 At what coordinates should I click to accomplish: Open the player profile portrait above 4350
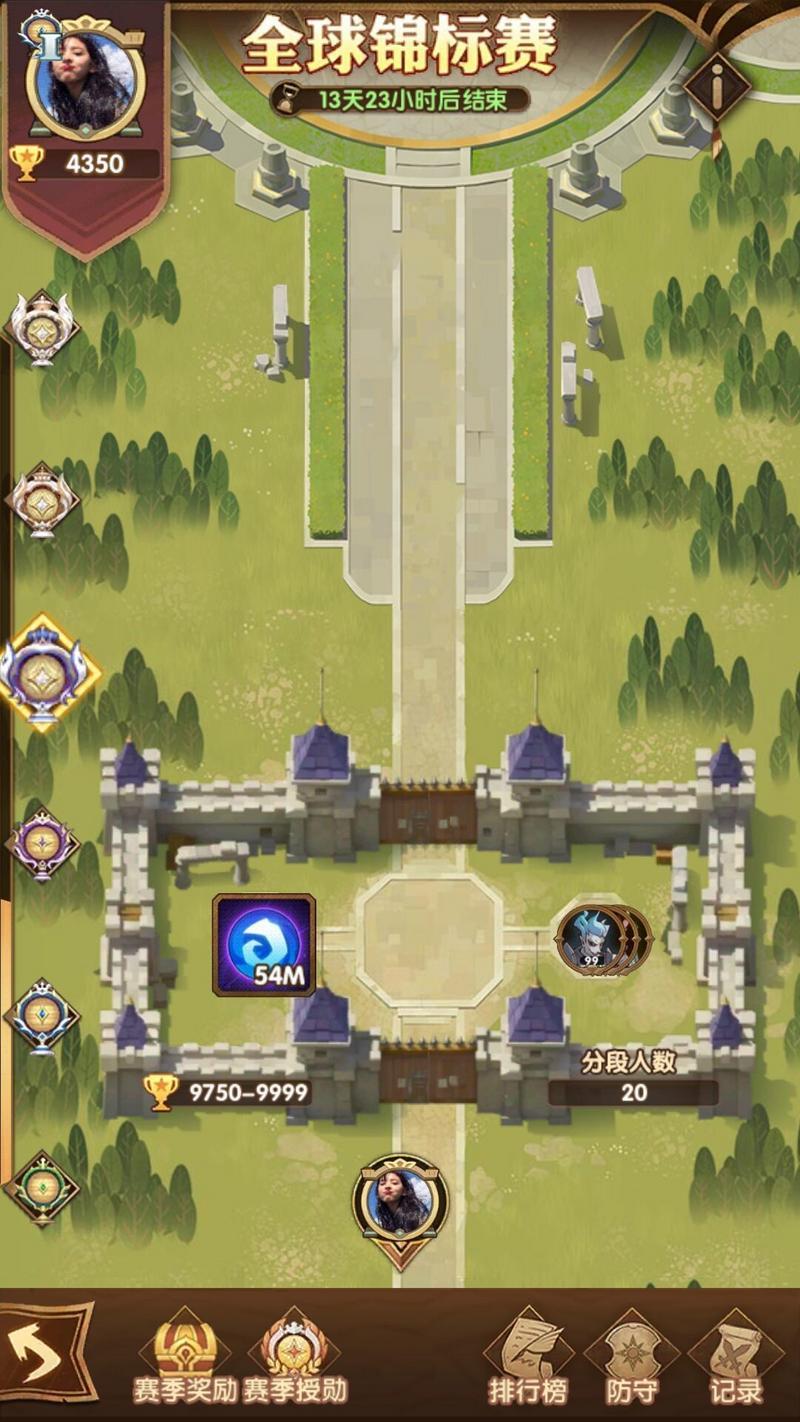85,78
